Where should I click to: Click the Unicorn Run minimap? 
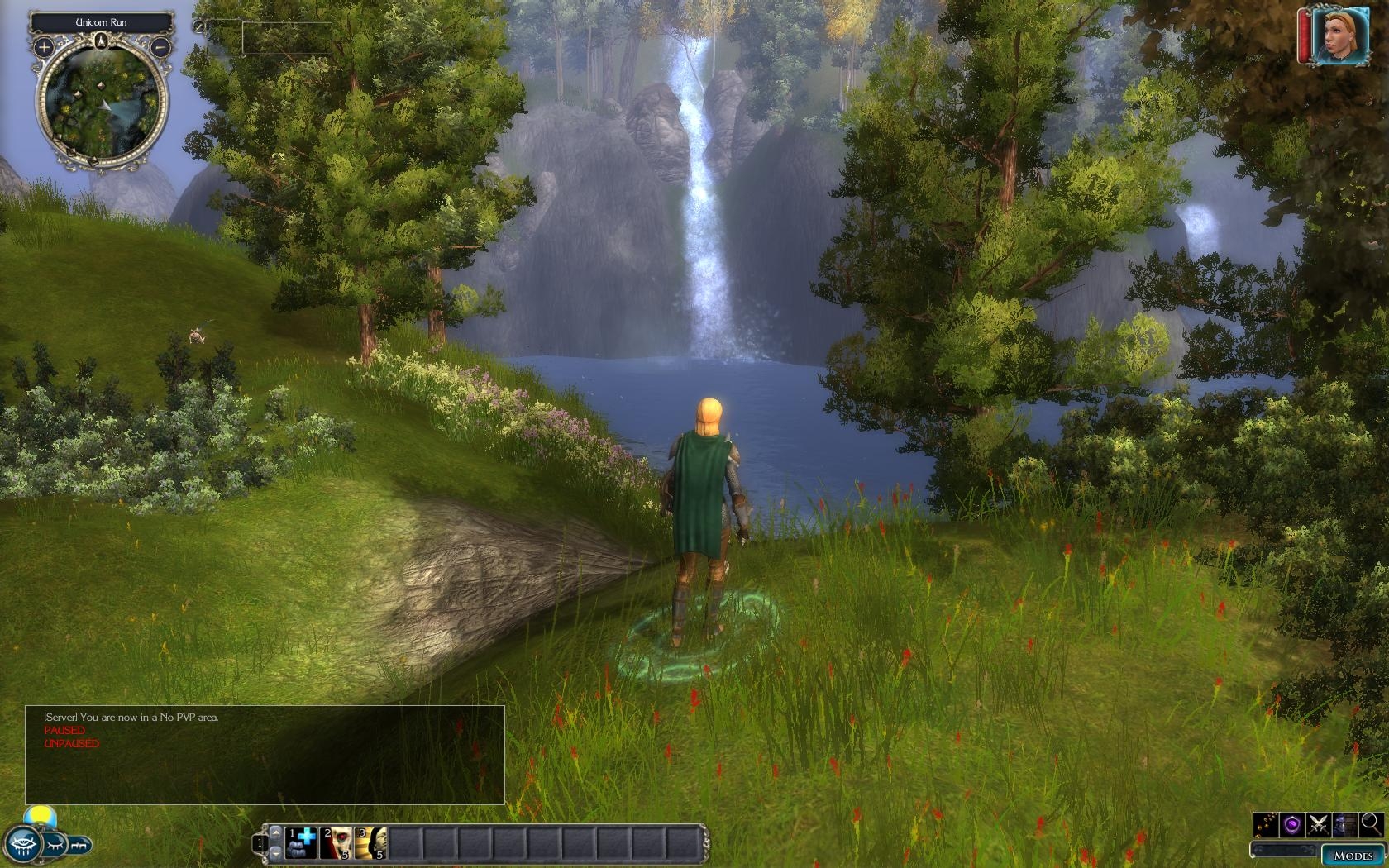point(102,101)
